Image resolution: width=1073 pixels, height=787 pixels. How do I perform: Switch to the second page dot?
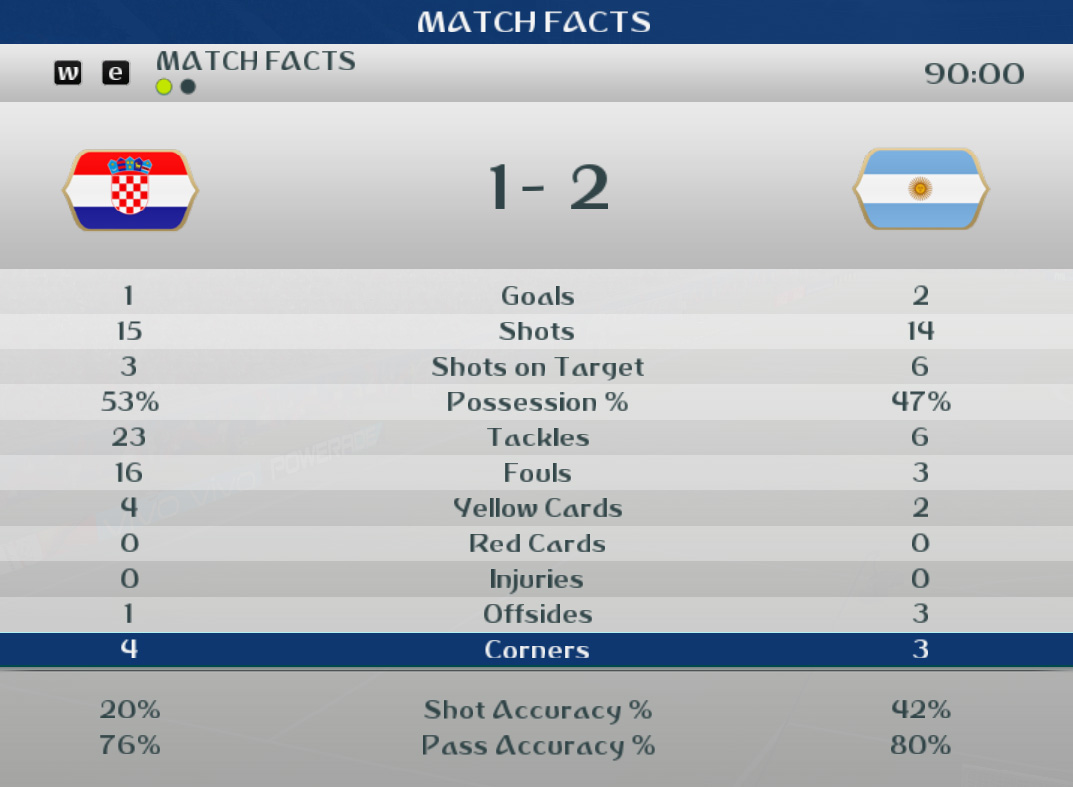(188, 87)
